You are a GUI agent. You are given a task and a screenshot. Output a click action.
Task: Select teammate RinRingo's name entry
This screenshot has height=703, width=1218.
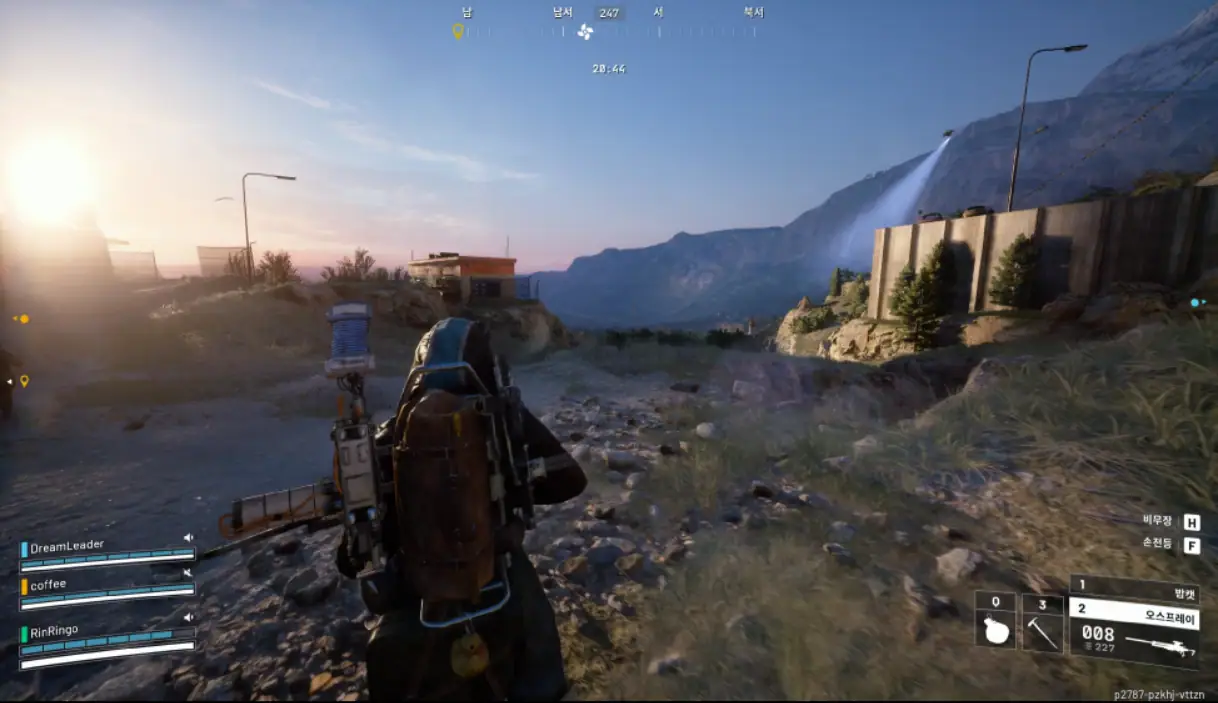point(54,630)
